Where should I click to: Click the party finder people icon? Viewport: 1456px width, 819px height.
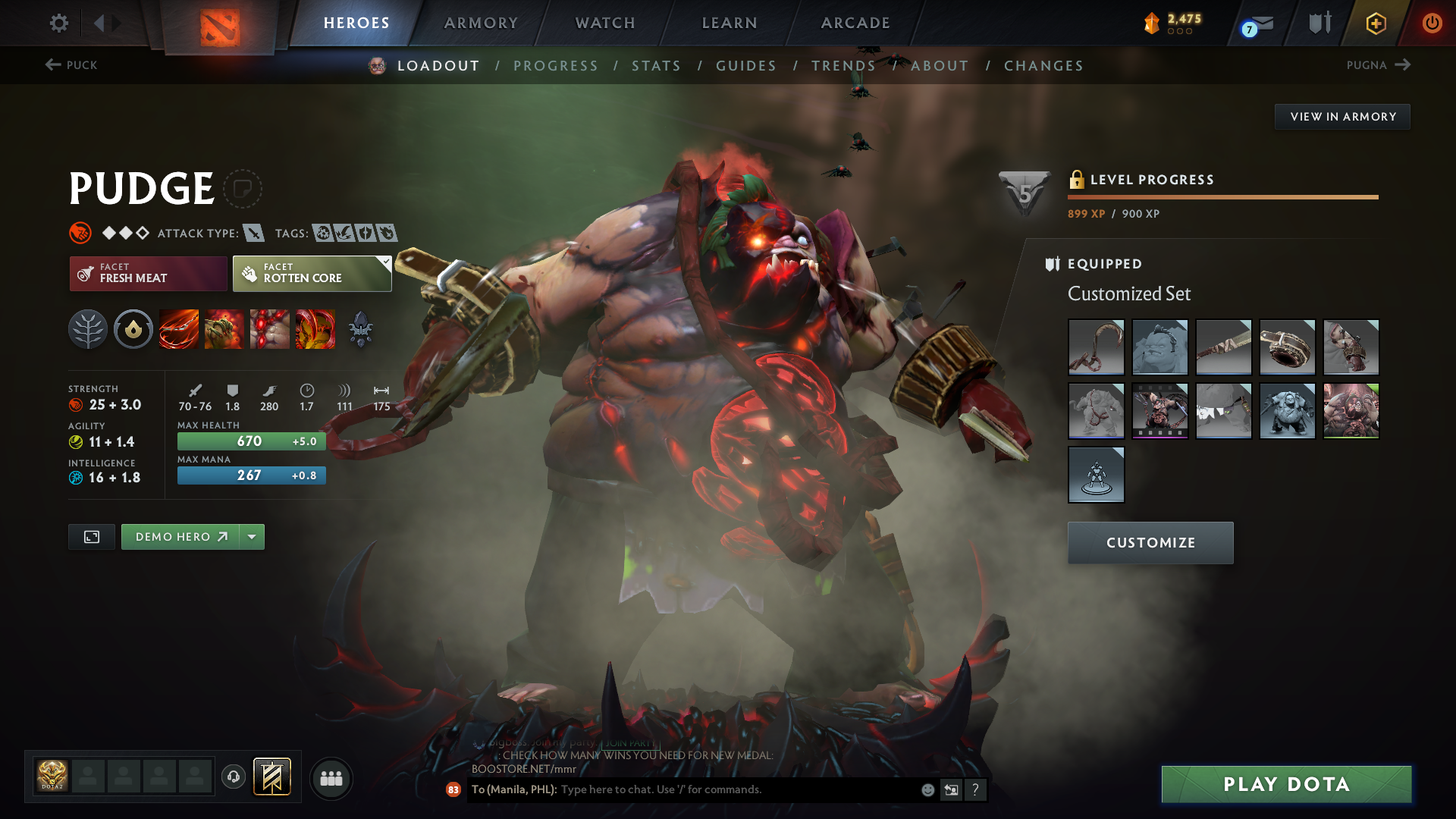point(331,778)
